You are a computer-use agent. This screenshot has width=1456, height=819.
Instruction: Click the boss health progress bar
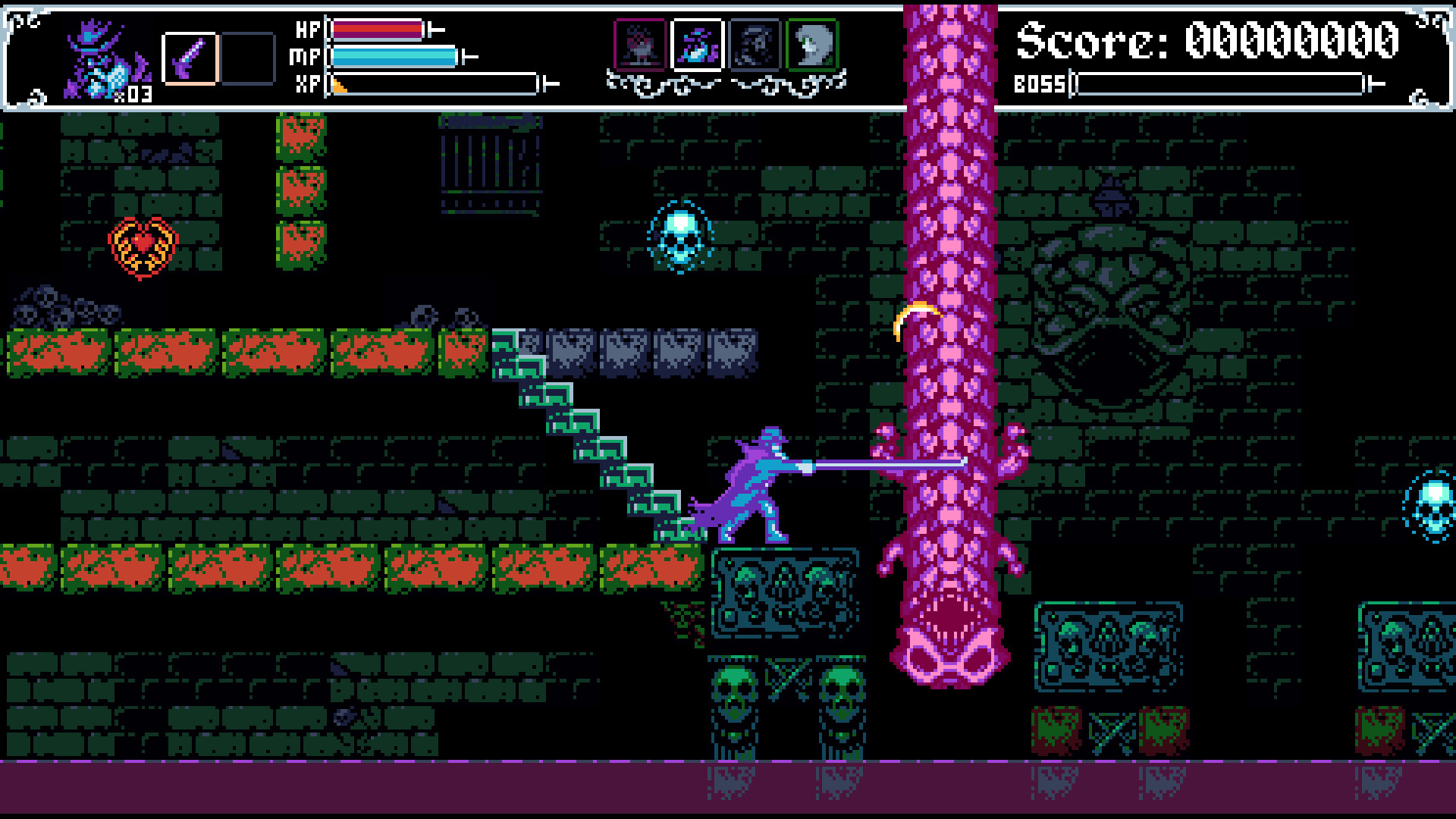[1221, 82]
